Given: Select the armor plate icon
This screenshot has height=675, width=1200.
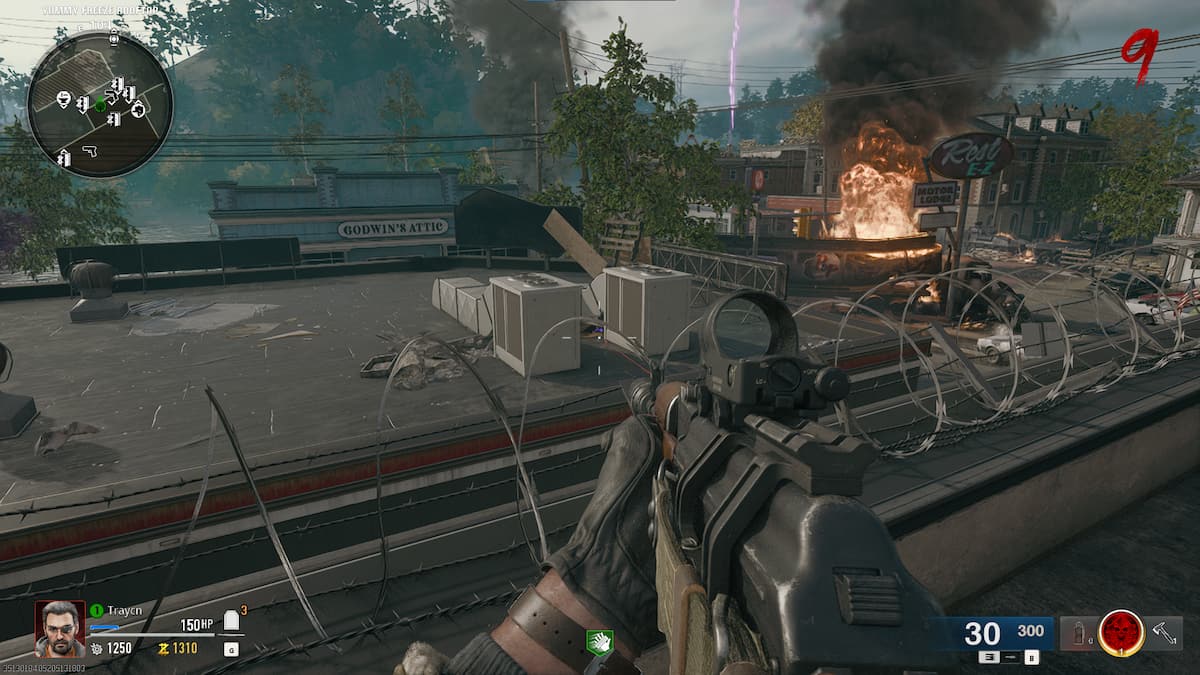Looking at the screenshot, I should 232,623.
